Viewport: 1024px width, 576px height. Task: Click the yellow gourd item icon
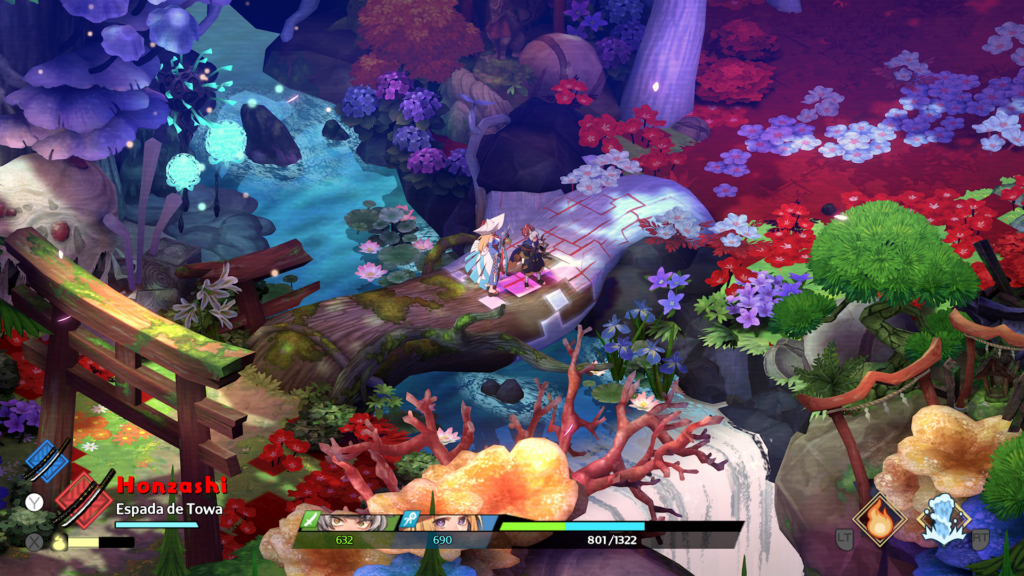[x=60, y=542]
